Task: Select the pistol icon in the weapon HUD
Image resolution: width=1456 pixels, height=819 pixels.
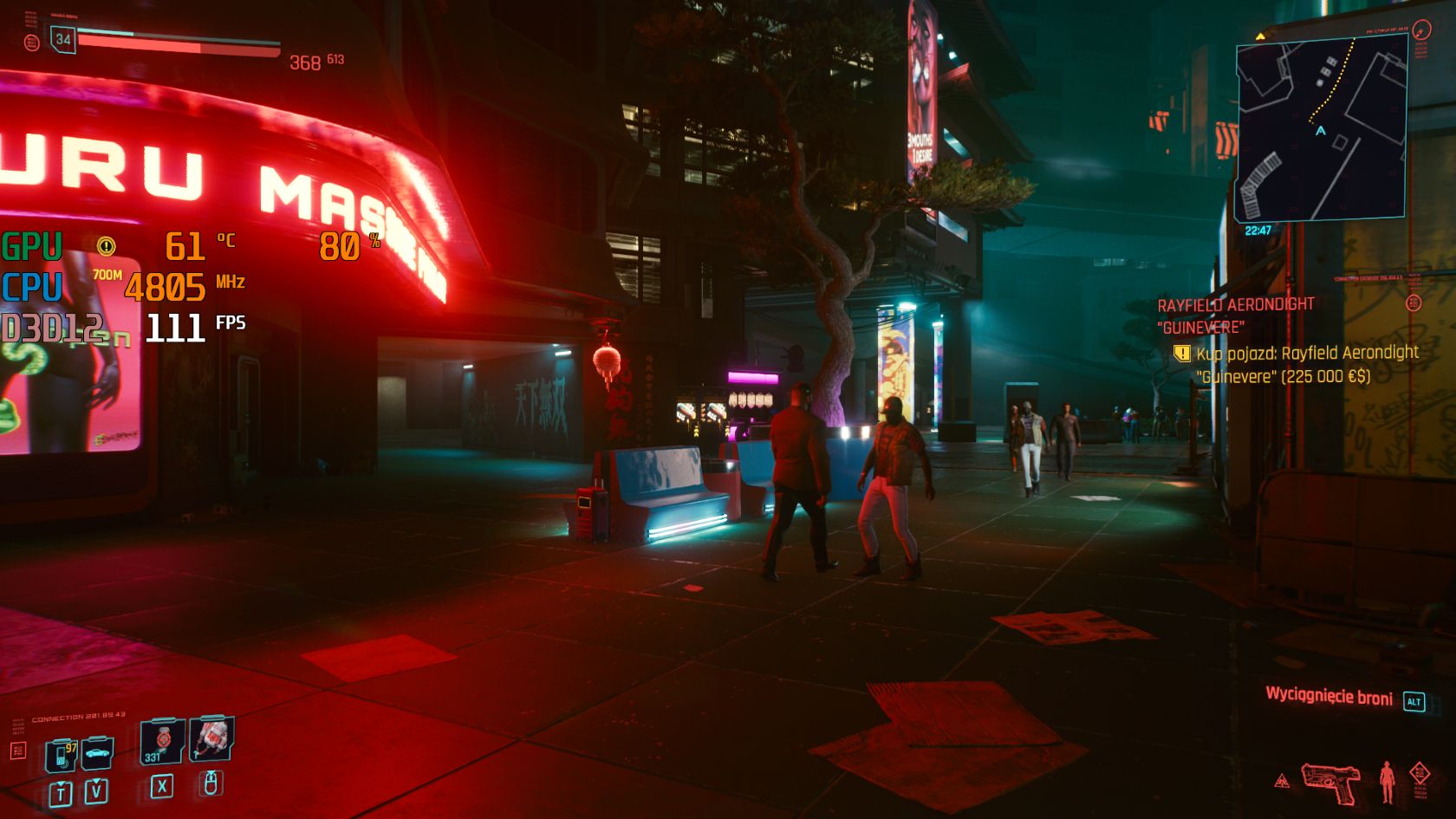Action: pos(1329,783)
